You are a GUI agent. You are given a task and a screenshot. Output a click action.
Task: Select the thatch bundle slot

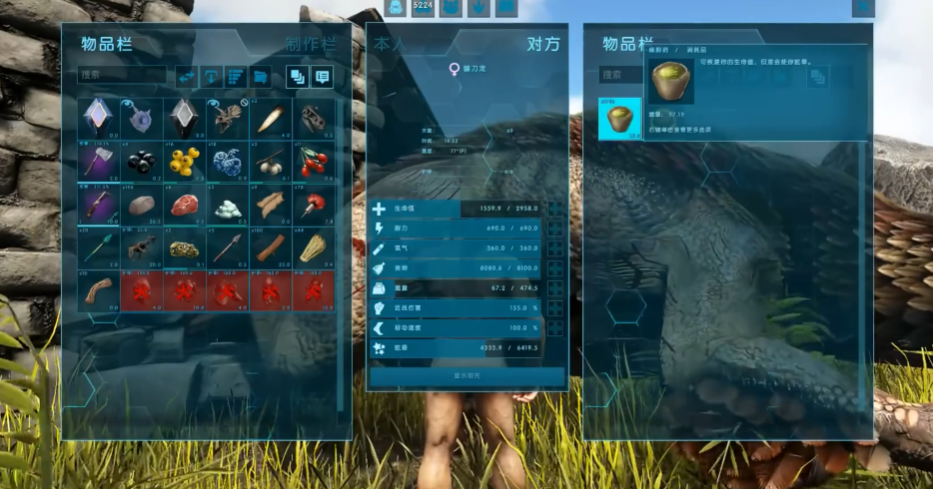click(314, 247)
